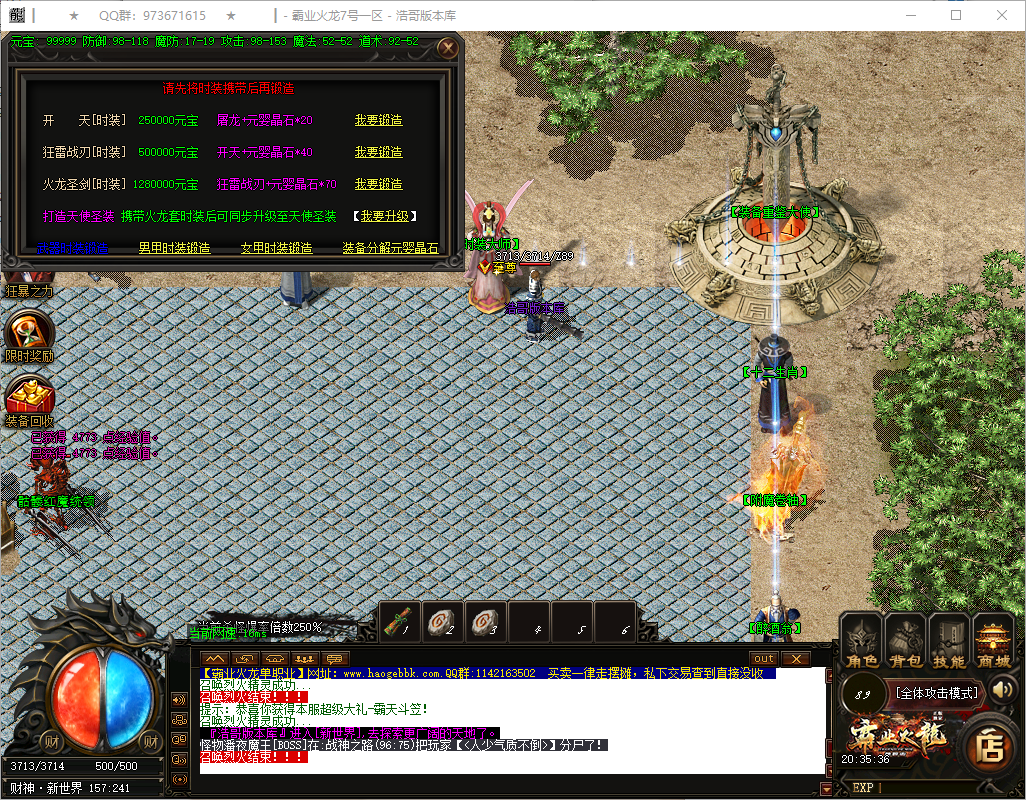Click the round 店 store button
Viewport: 1026px width, 800px height.
(990, 747)
